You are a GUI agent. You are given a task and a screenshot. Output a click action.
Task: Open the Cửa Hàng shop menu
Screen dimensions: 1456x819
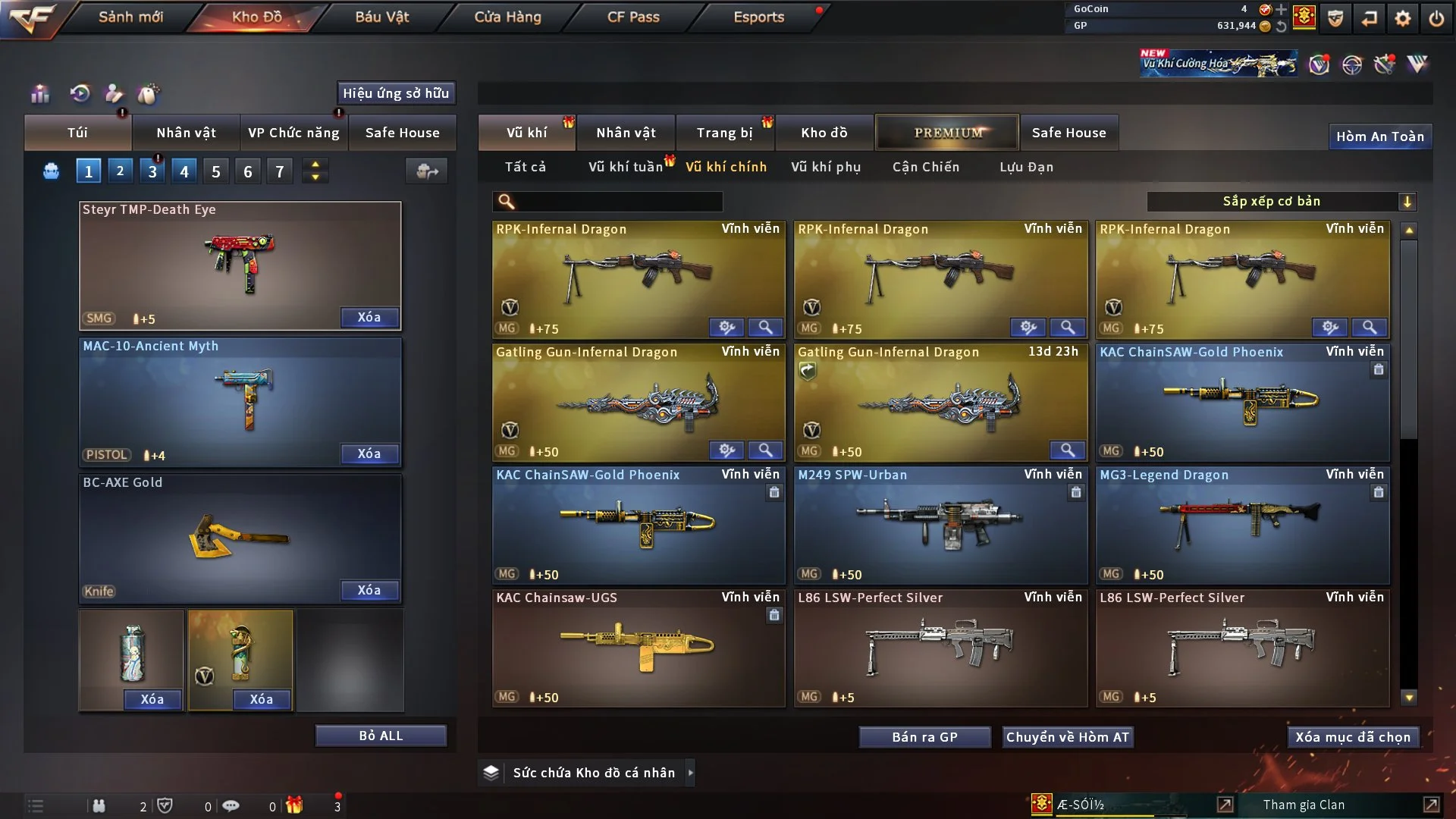coord(507,17)
